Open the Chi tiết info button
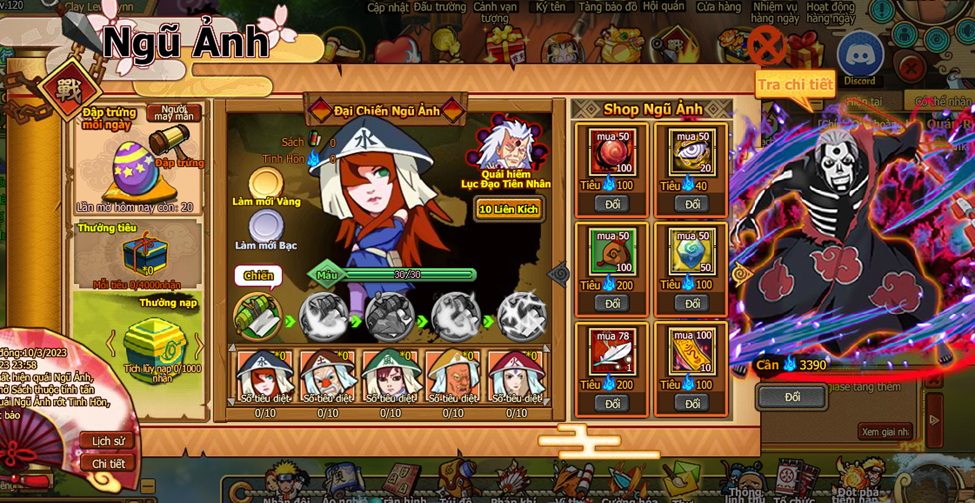The height and width of the screenshot is (503, 975). (x=108, y=463)
